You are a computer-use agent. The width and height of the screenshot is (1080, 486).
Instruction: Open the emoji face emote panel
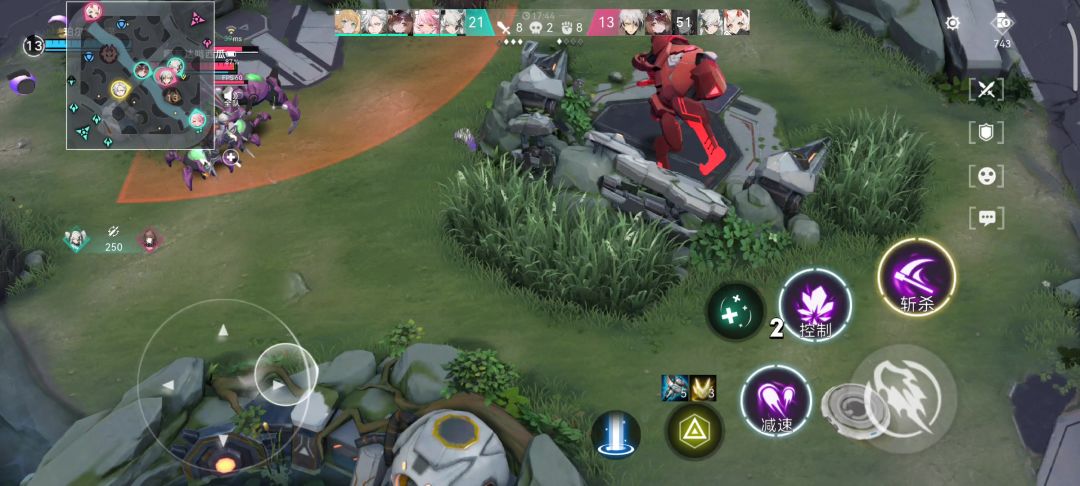click(x=987, y=176)
